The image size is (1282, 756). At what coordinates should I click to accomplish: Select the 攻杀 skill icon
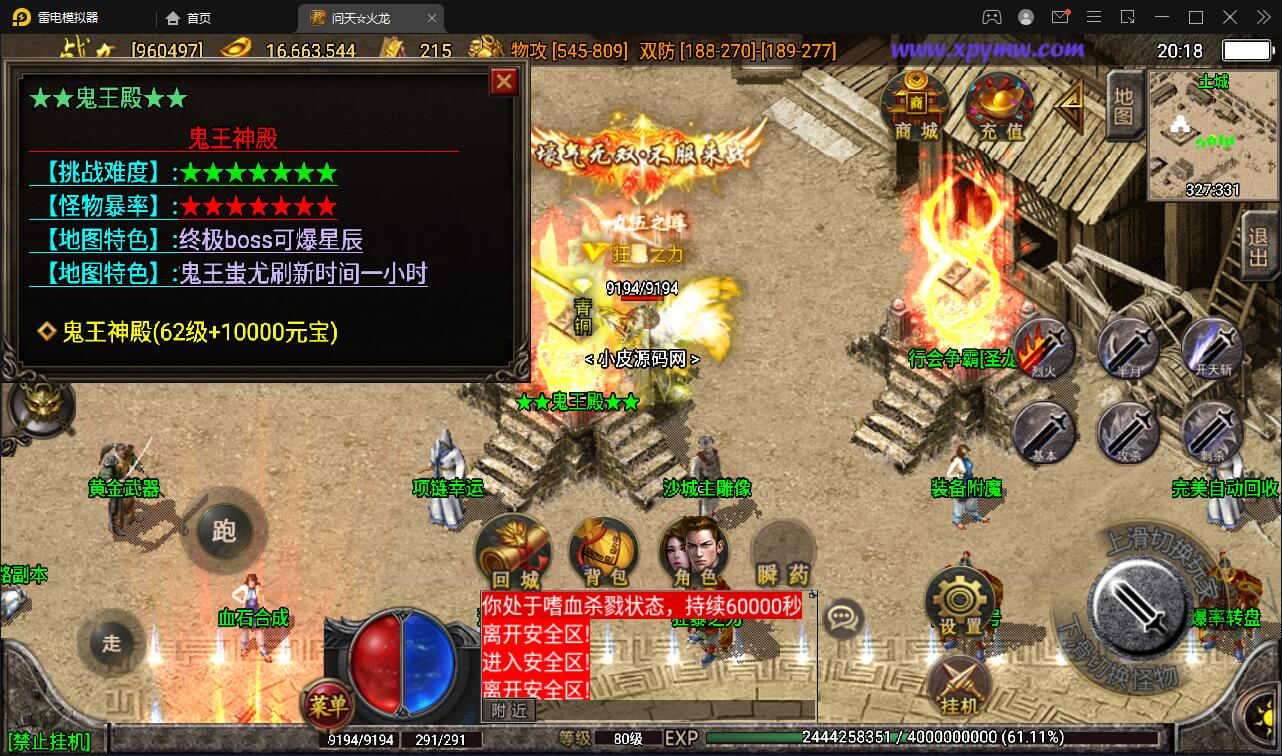point(1127,432)
